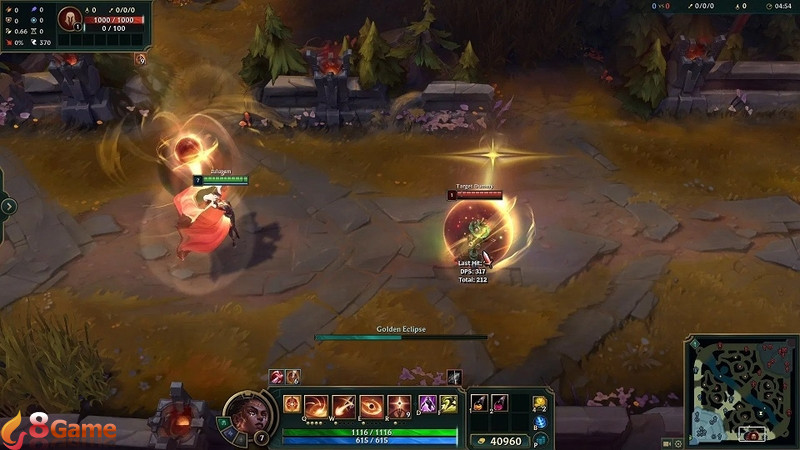This screenshot has width=800, height=450.
Task: Activate the Q ability icon
Action: click(x=319, y=404)
